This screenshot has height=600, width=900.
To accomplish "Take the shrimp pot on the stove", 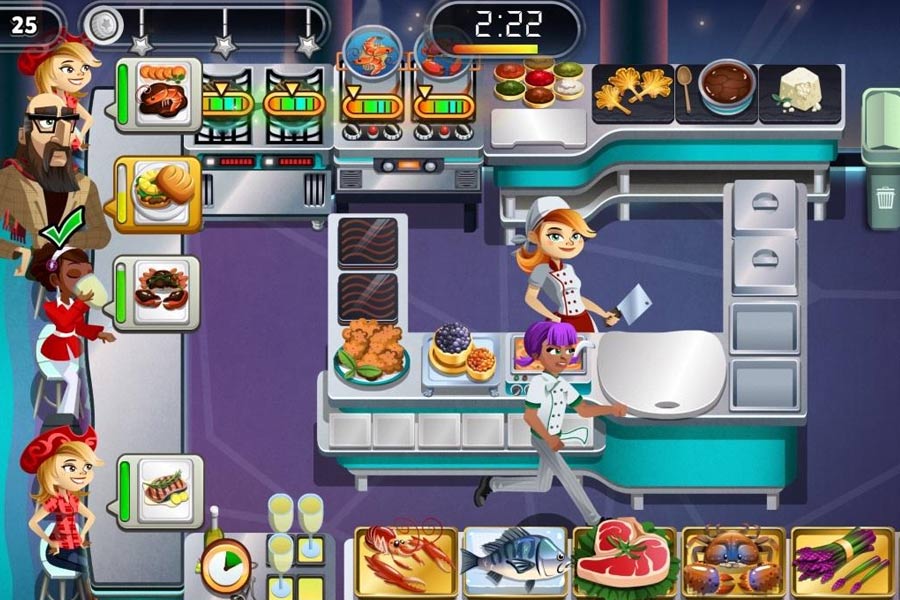I will 371,55.
